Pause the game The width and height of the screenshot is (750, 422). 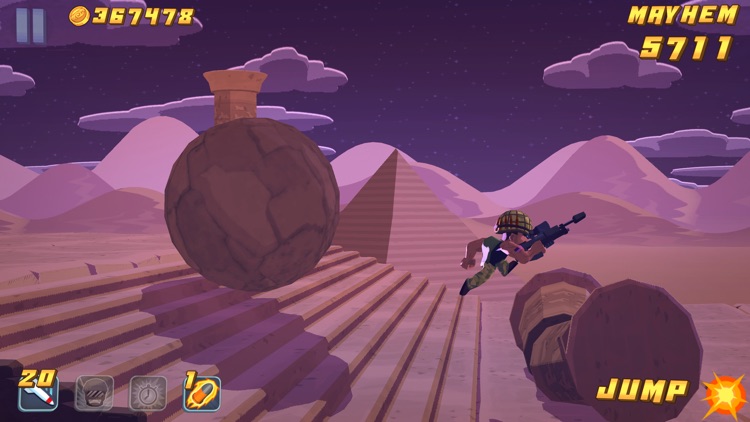[31, 25]
